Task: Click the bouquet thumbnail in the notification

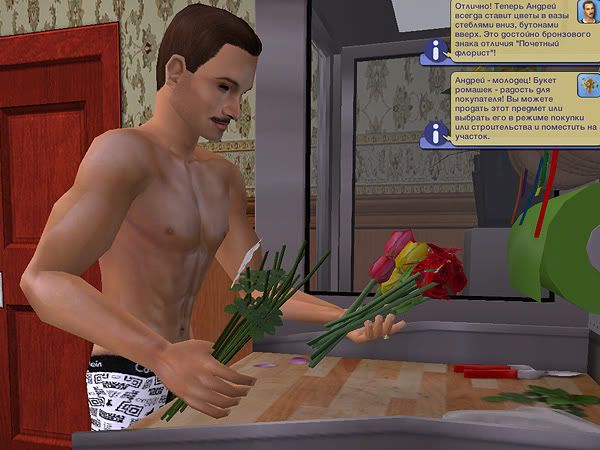Action: (x=588, y=87)
